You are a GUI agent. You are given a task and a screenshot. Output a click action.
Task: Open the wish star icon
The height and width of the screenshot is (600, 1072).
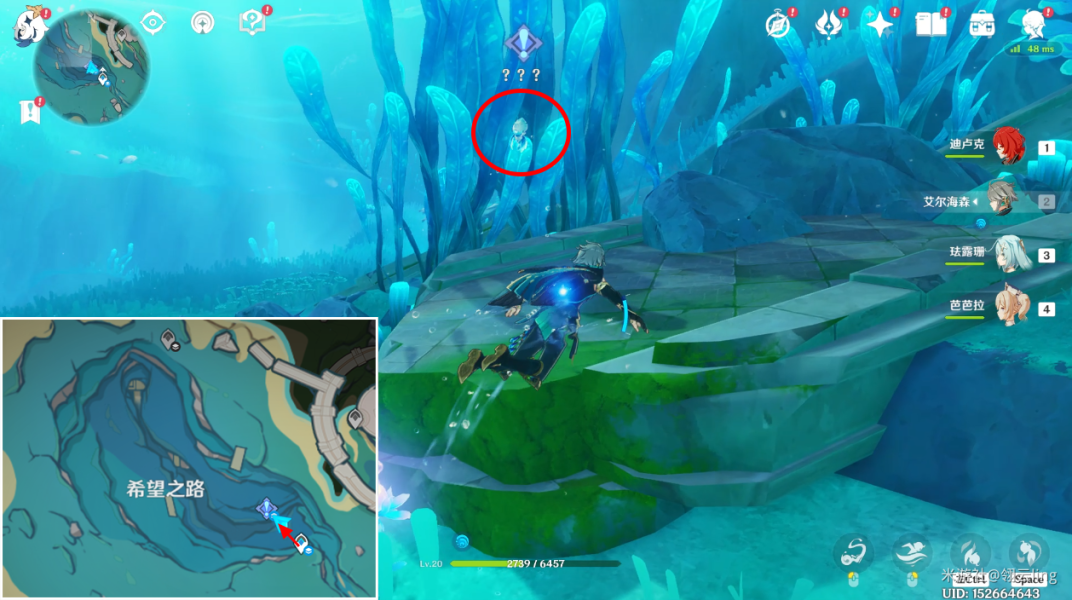(x=880, y=25)
